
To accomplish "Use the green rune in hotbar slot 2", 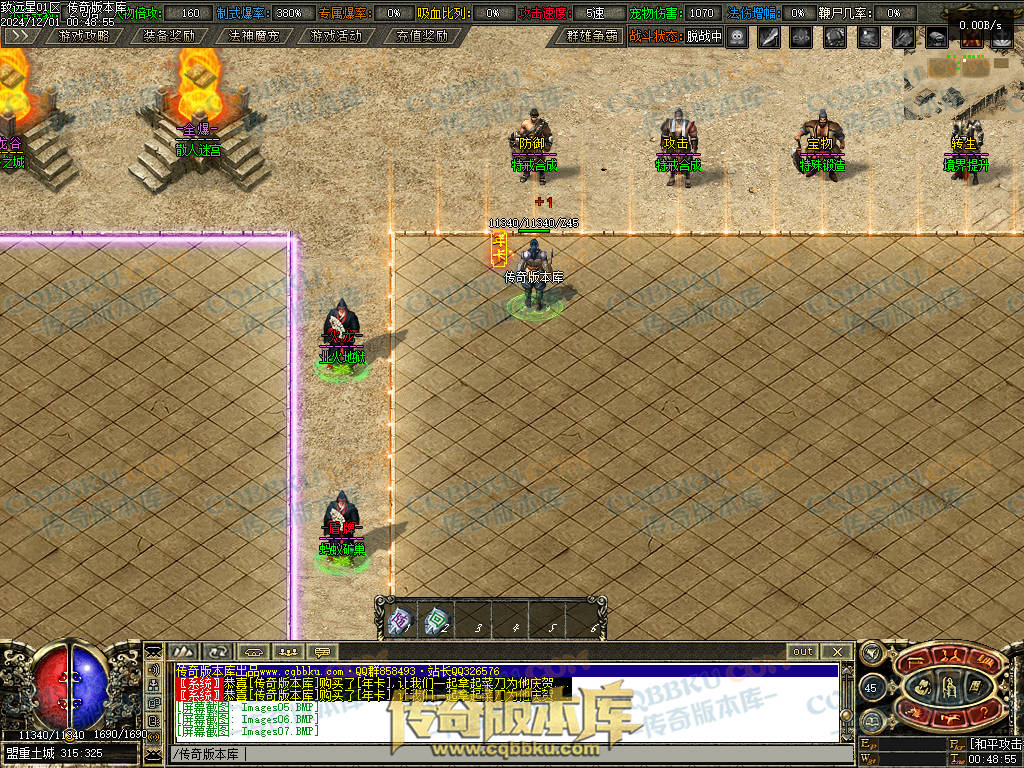I will pyautogui.click(x=436, y=621).
